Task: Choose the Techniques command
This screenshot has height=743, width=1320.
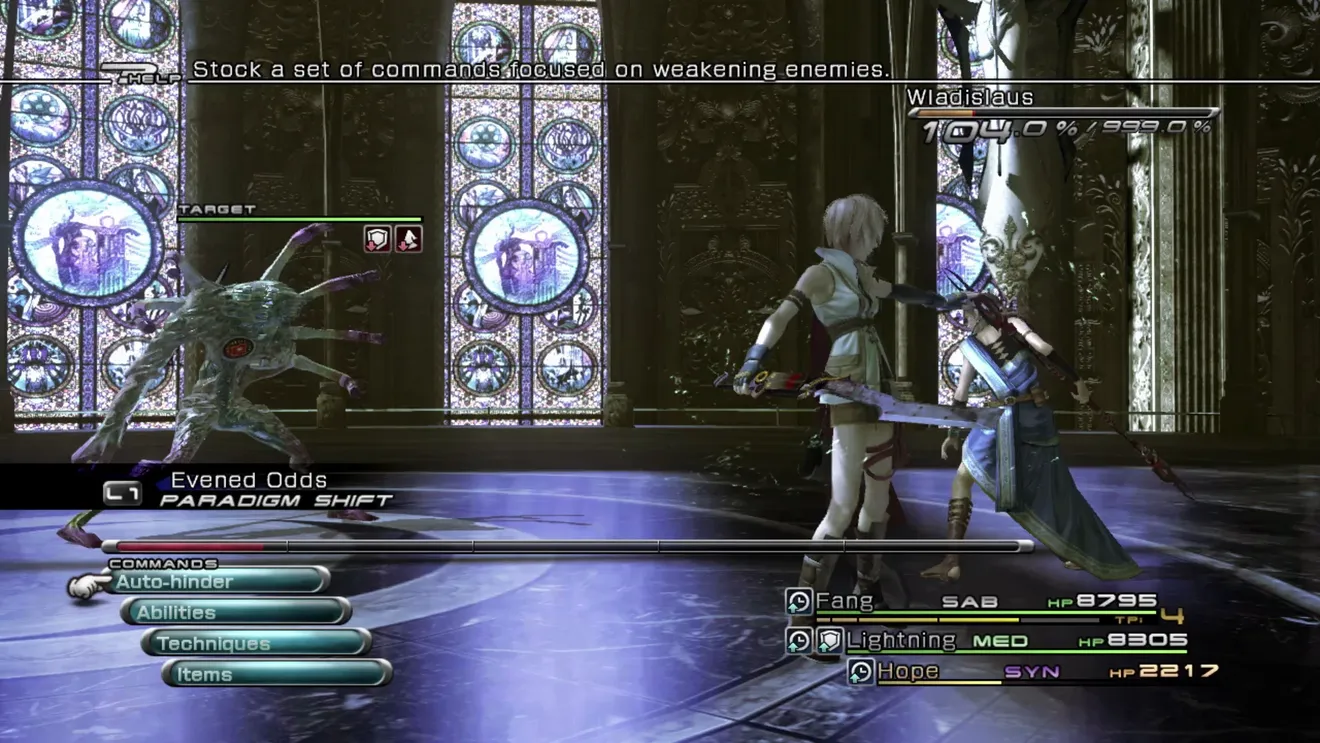Action: pyautogui.click(x=256, y=643)
